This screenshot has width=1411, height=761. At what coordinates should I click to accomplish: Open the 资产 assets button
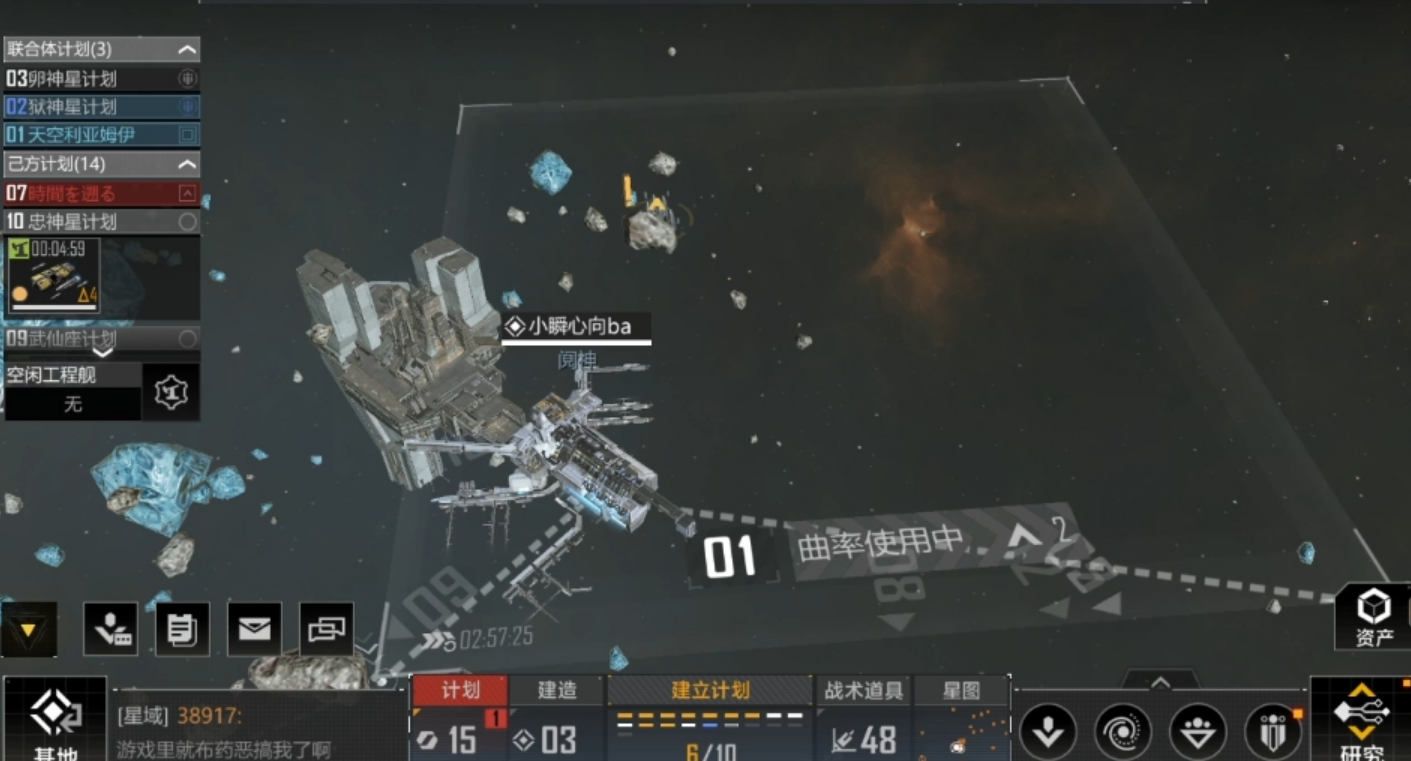coord(1374,616)
